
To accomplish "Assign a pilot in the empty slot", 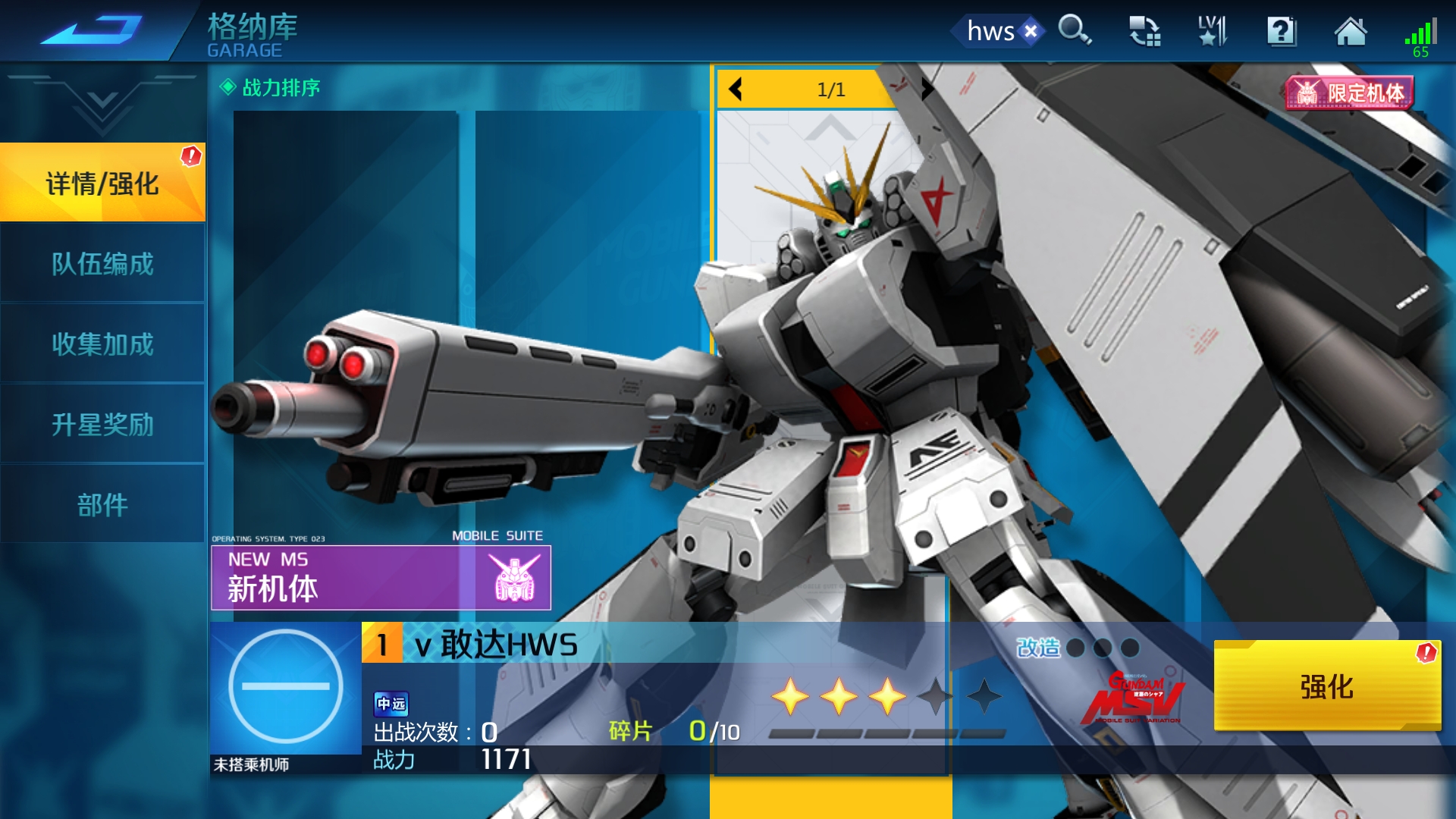I will pos(286,687).
